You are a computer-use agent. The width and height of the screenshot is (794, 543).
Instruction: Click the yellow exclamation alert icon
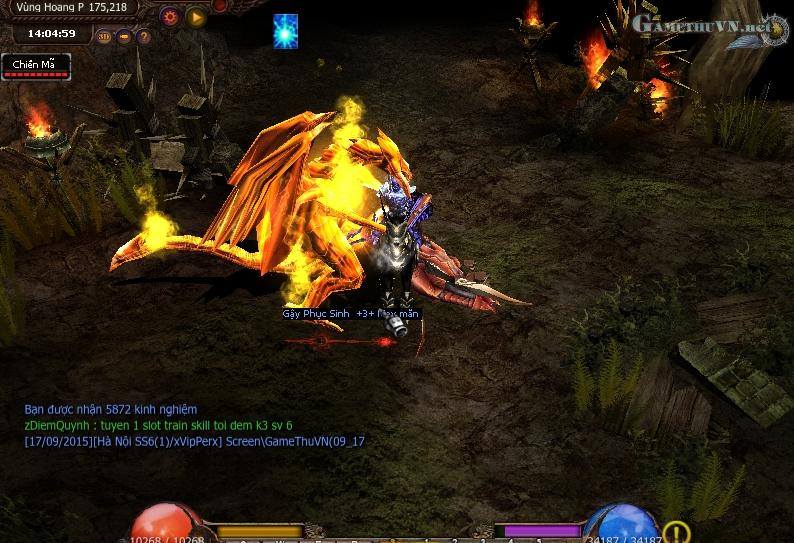click(677, 532)
